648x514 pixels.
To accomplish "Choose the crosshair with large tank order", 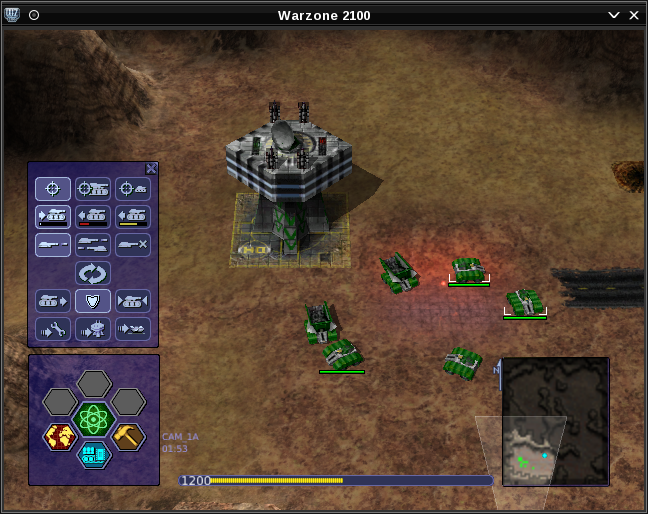I will point(93,189).
